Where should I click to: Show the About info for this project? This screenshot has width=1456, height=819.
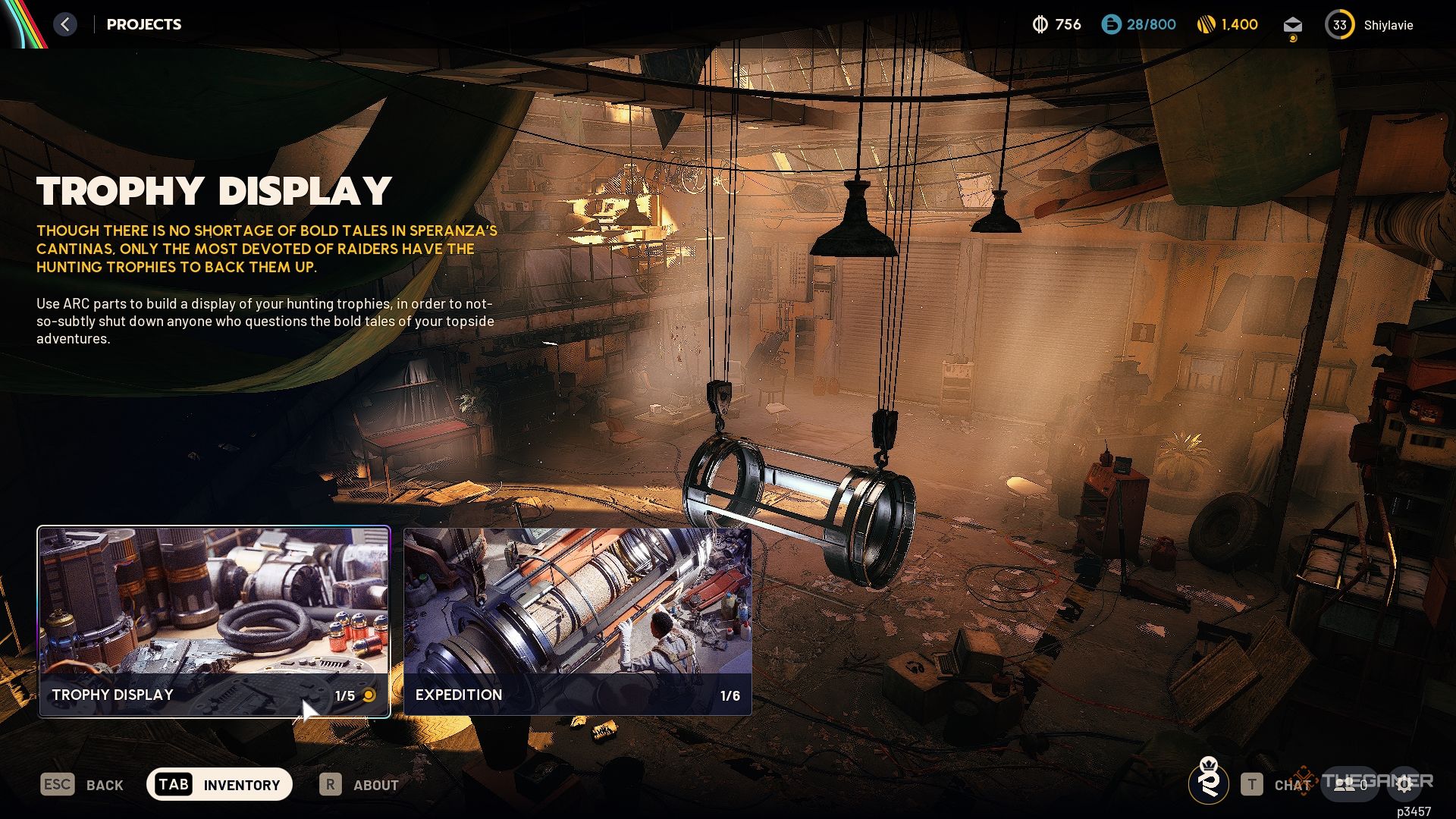[359, 785]
